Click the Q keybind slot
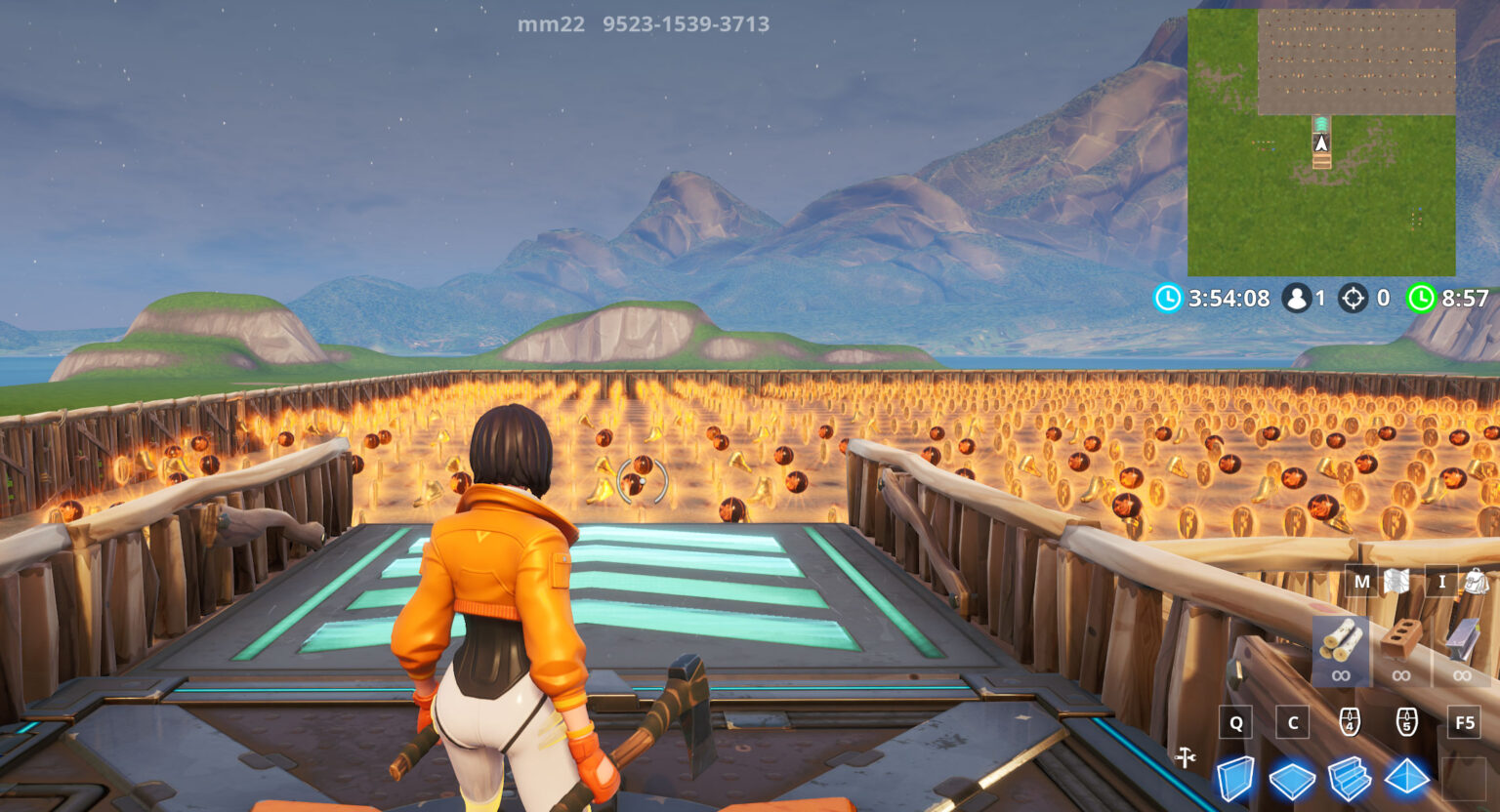Screen dimensions: 1500x812 coord(1234,722)
